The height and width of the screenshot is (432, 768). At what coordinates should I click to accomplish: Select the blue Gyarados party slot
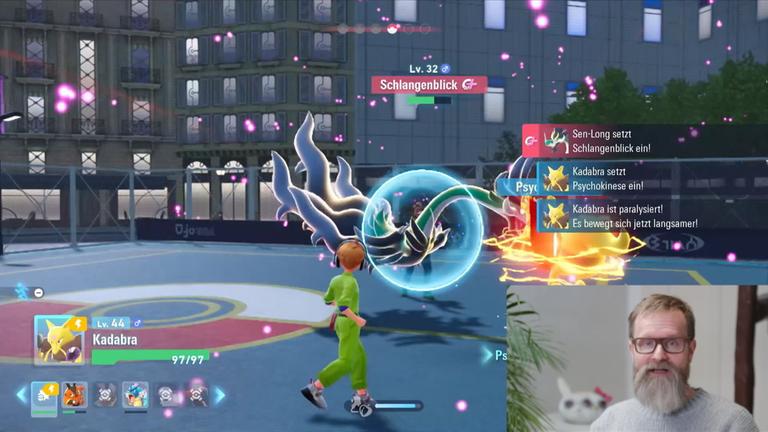(x=135, y=395)
